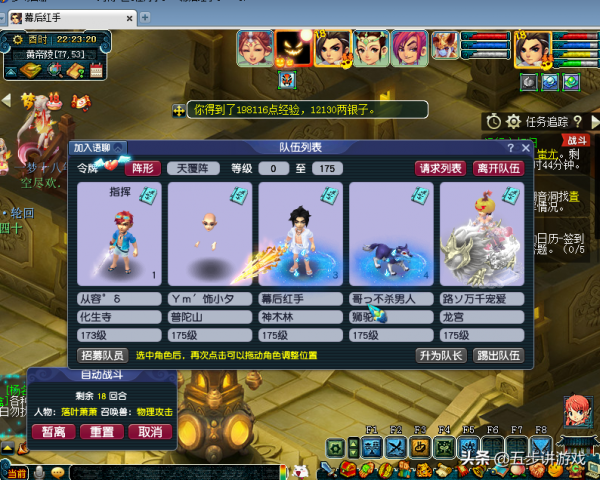
Task: Click 招募队员 to recruit members
Action: pyautogui.click(x=102, y=355)
